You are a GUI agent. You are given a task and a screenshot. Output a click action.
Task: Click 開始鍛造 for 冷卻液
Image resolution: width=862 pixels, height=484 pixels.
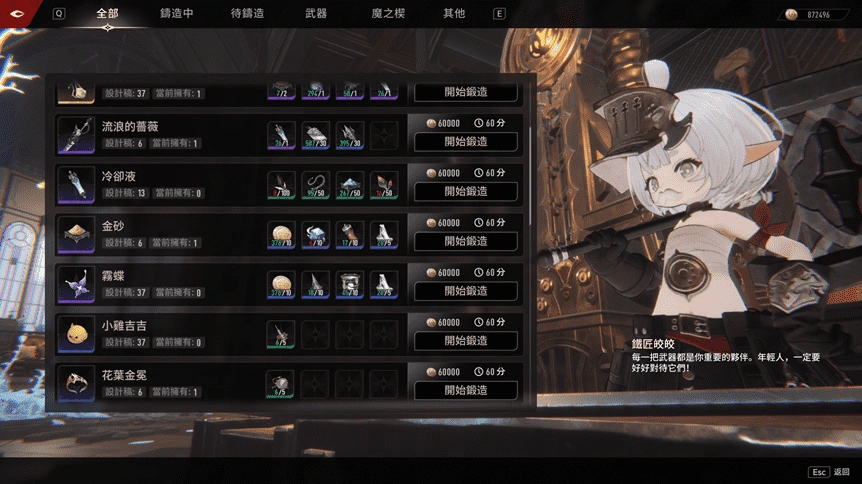point(466,191)
